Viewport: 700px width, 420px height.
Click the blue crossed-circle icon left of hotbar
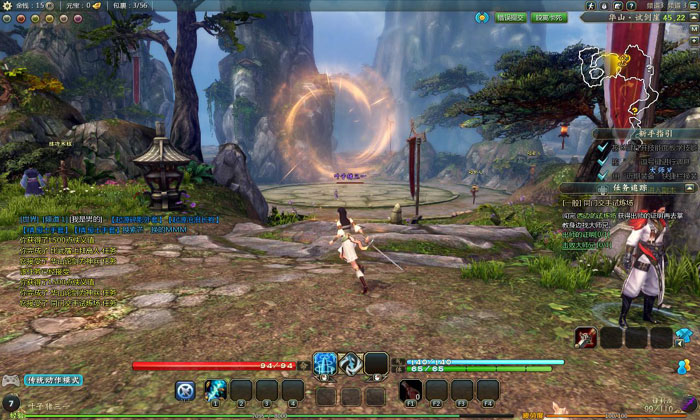click(x=184, y=390)
